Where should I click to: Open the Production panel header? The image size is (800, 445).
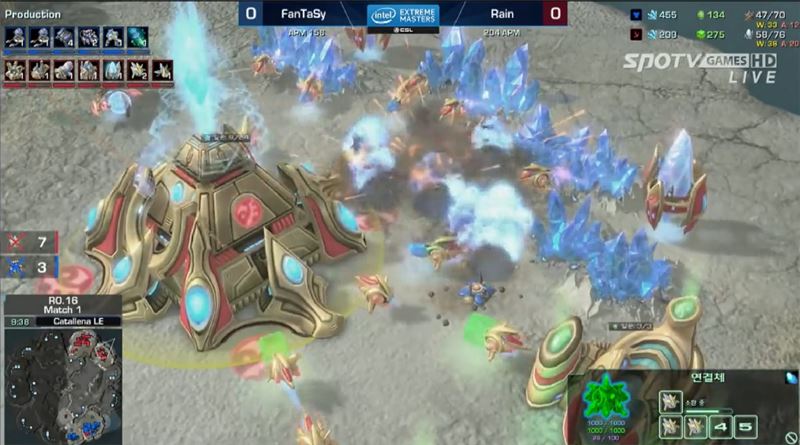[34, 14]
